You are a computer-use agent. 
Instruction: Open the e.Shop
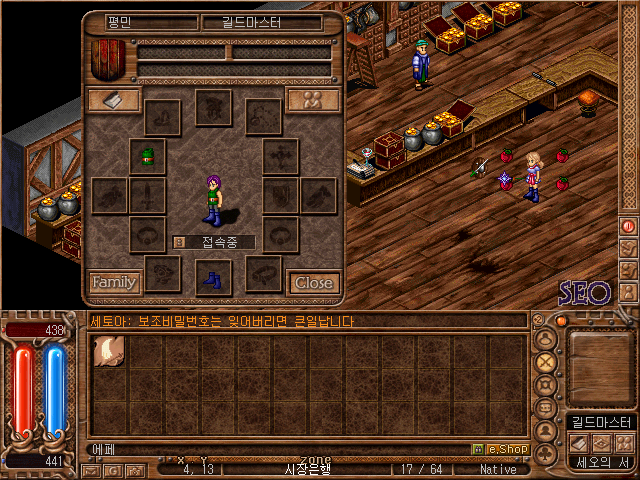(x=505, y=449)
